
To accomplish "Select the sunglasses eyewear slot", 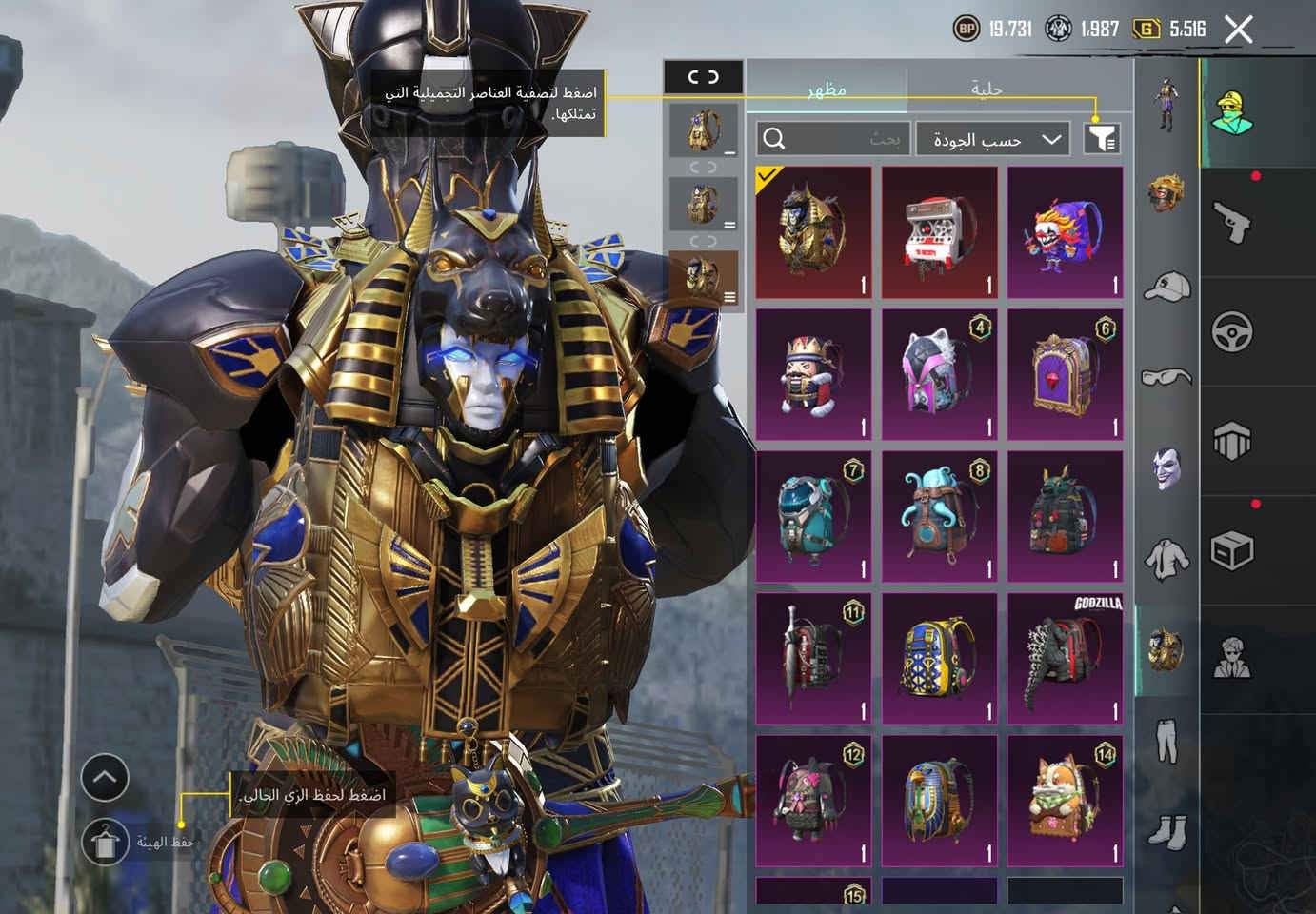I will 1166,378.
